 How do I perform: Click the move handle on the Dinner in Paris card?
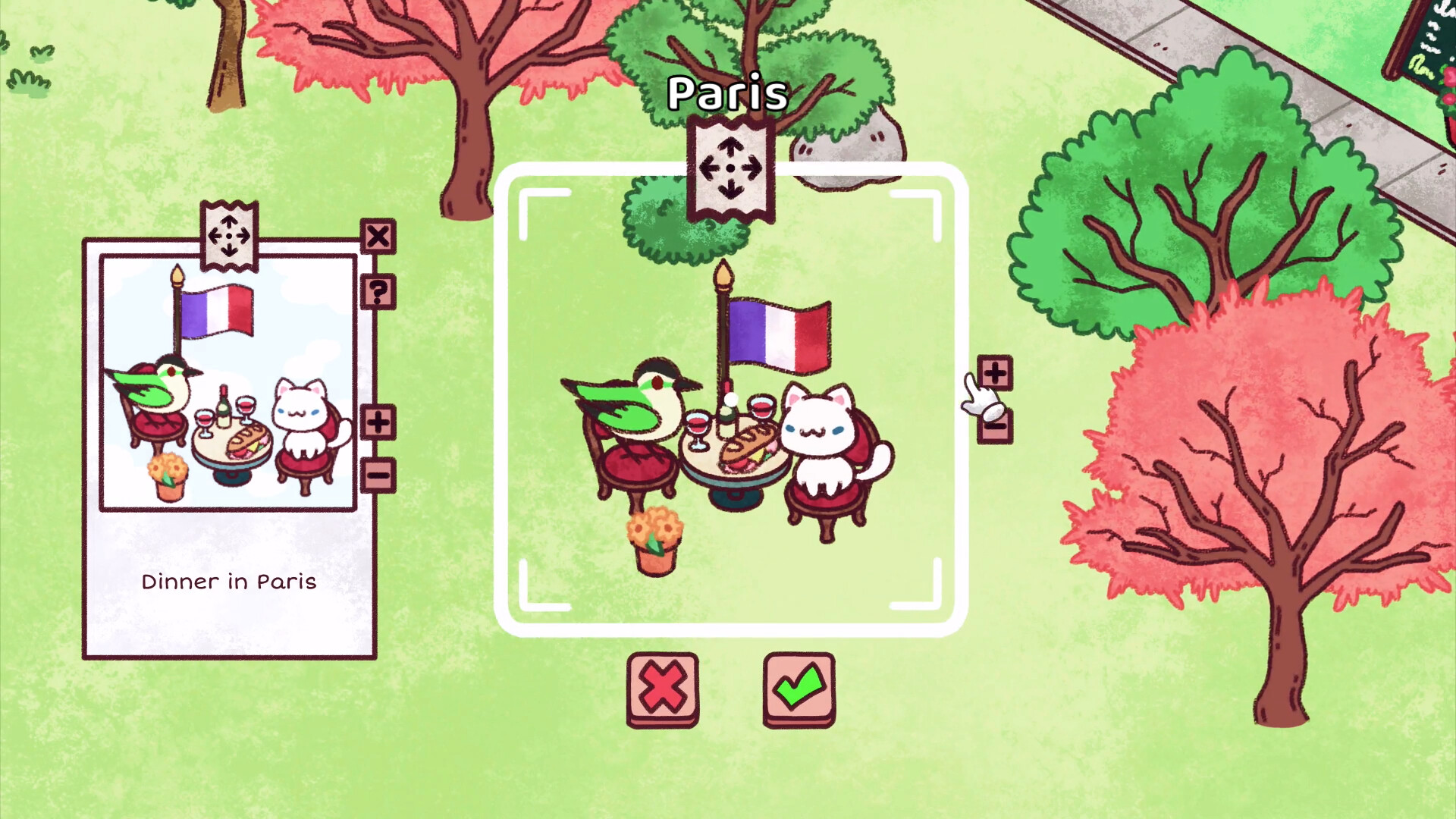point(230,237)
